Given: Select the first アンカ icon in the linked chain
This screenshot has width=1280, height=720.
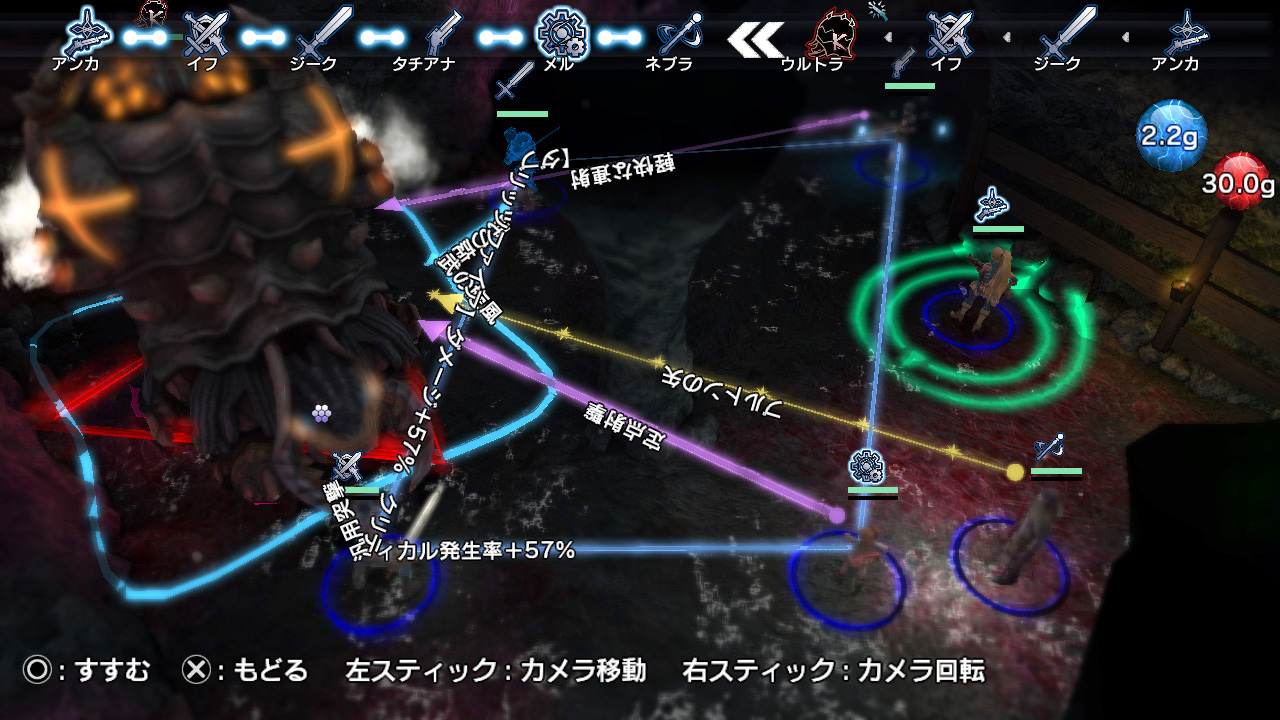Looking at the screenshot, I should (83, 34).
